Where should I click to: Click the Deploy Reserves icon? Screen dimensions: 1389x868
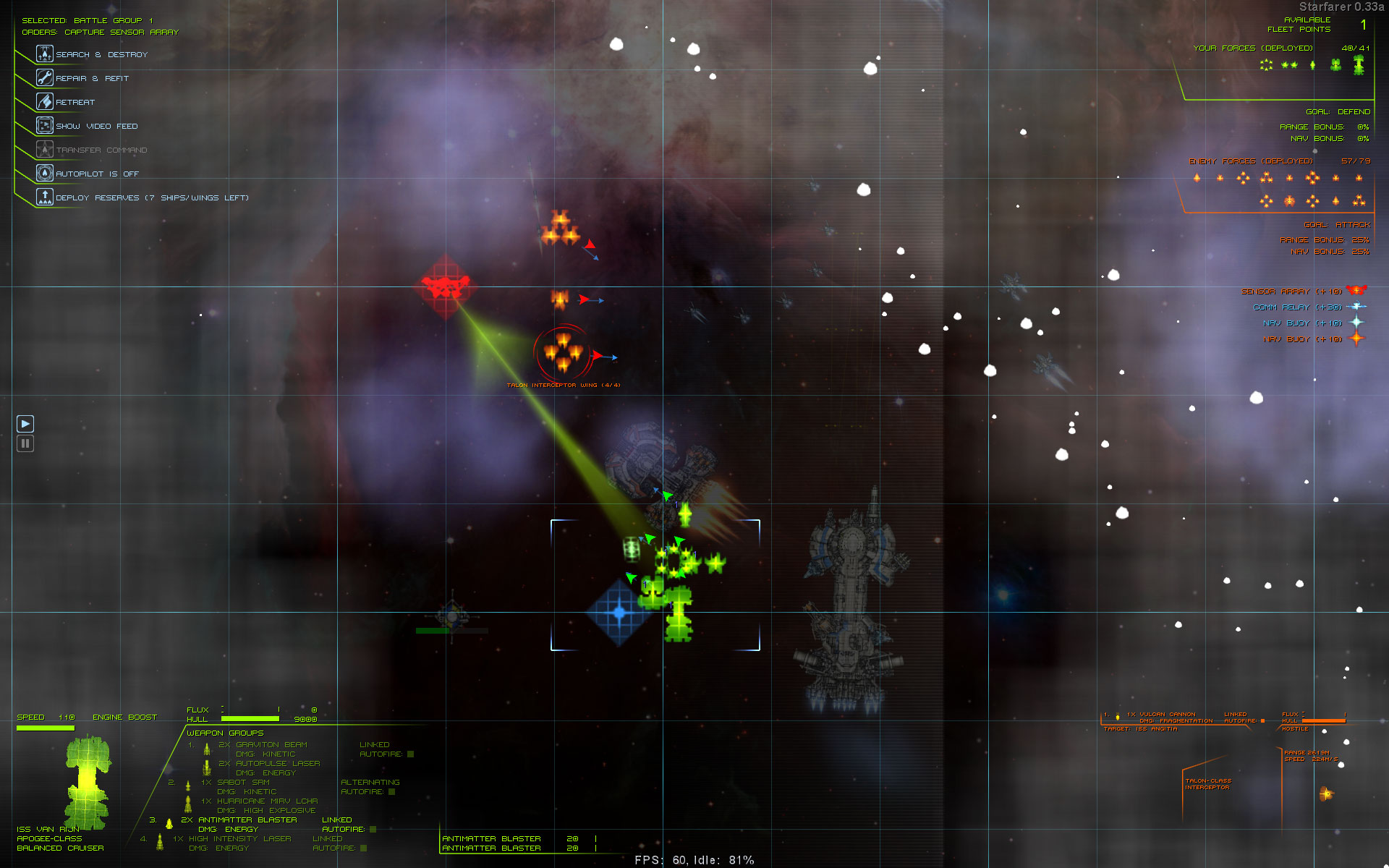45,196
